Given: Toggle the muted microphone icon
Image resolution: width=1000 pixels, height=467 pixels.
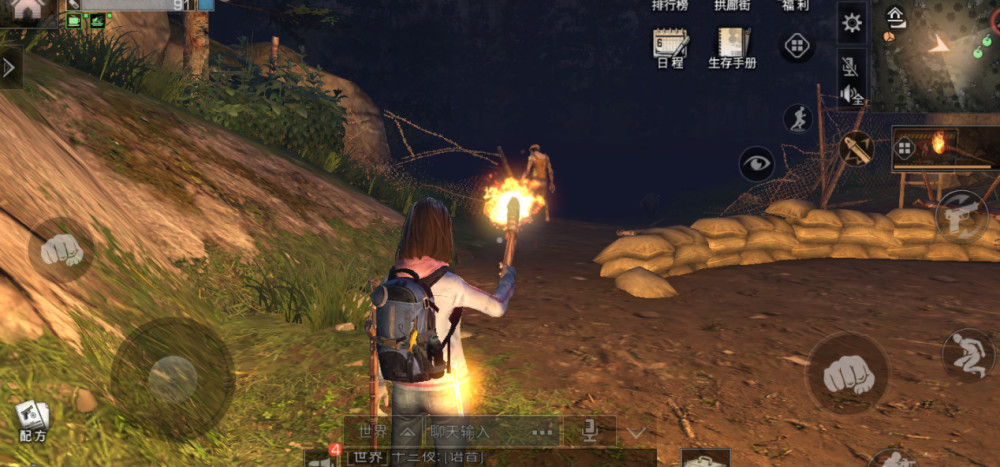Looking at the screenshot, I should point(851,67).
